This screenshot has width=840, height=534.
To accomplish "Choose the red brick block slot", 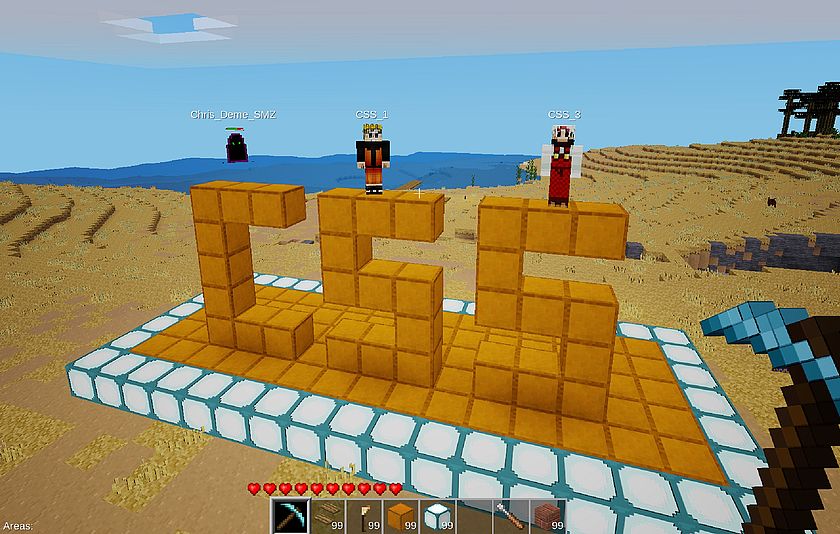I will [546, 516].
